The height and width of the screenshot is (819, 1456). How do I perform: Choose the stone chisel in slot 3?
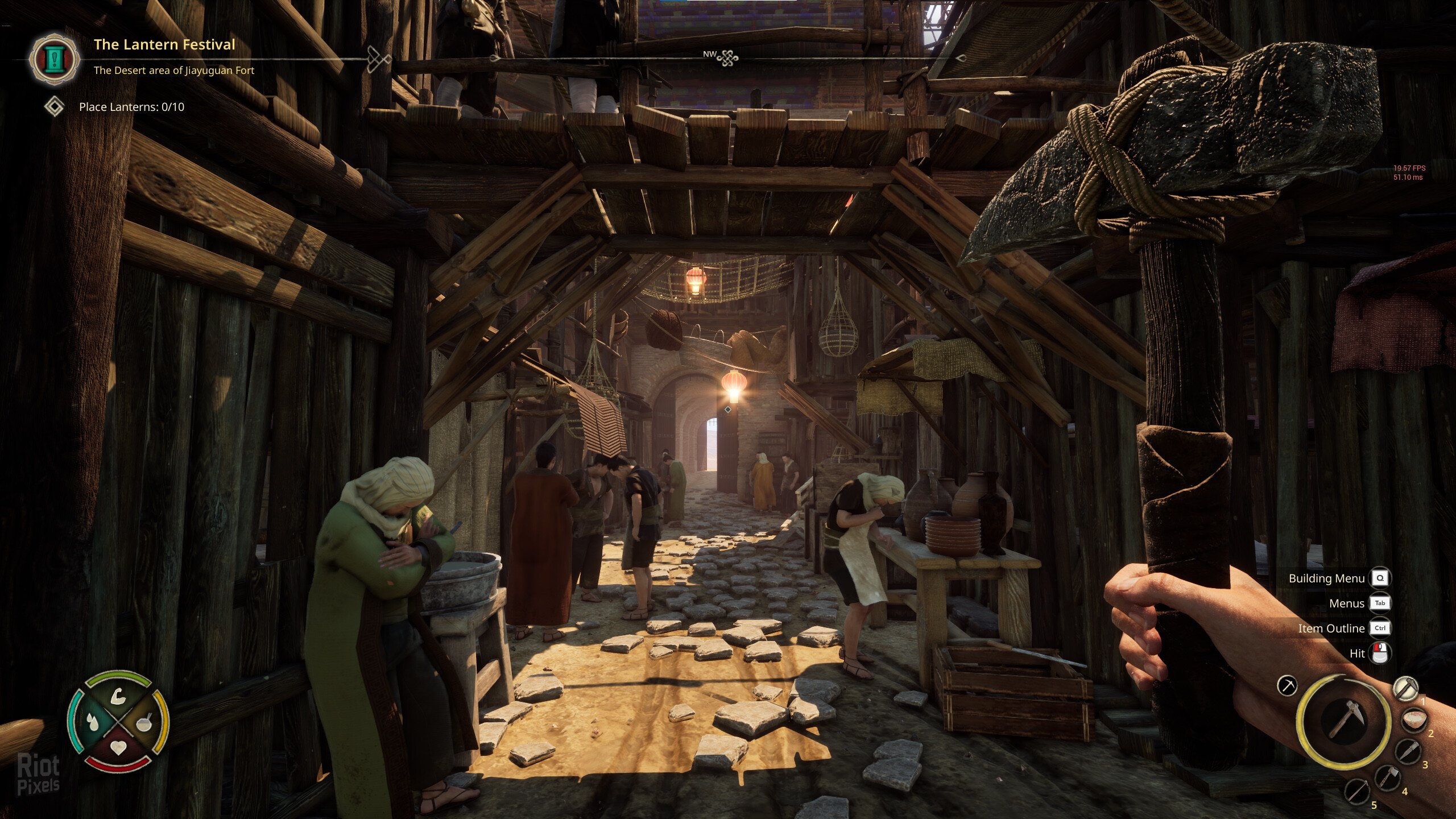tap(1407, 752)
